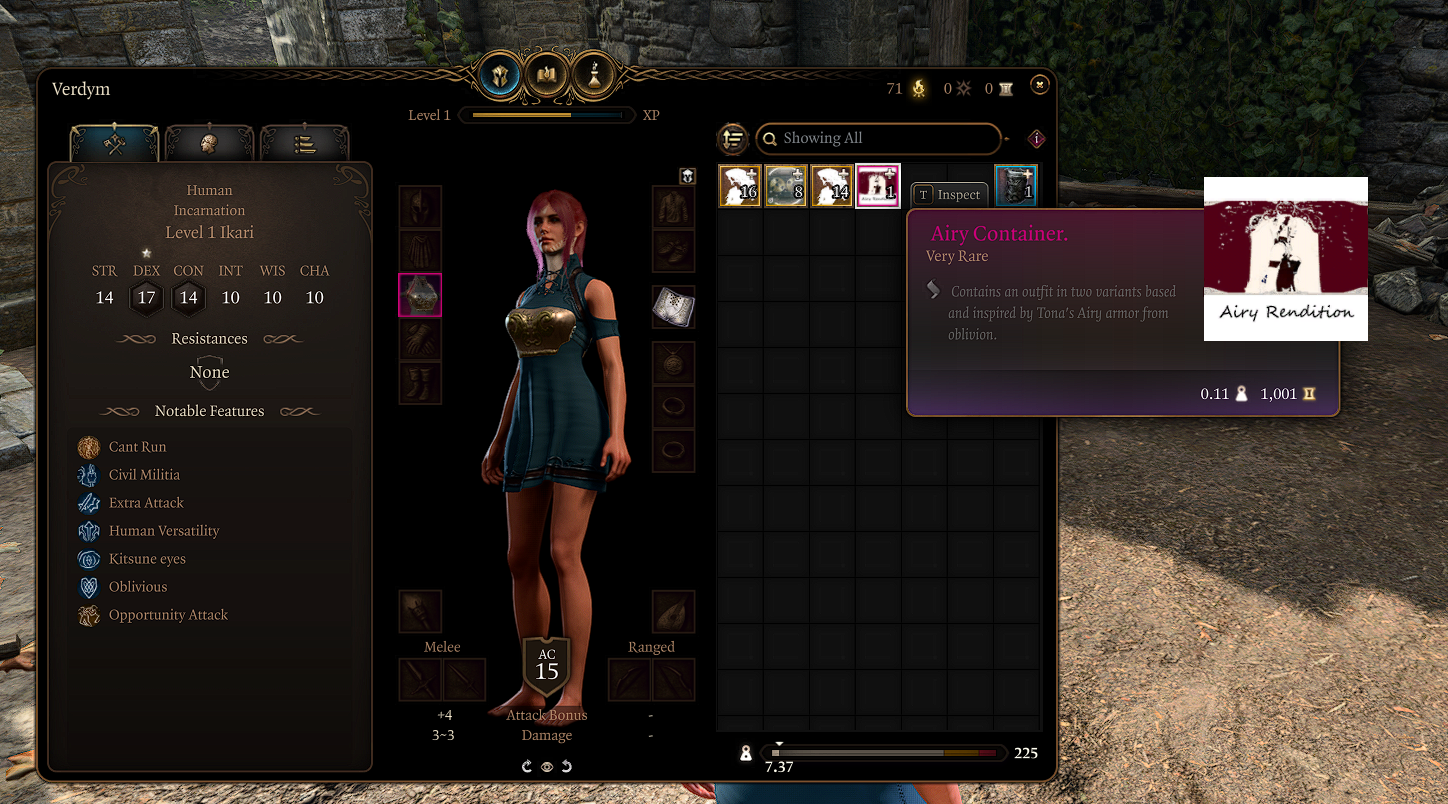Click the carry weight bar showing 7.37
Image resolution: width=1448 pixels, height=804 pixels.
point(885,752)
